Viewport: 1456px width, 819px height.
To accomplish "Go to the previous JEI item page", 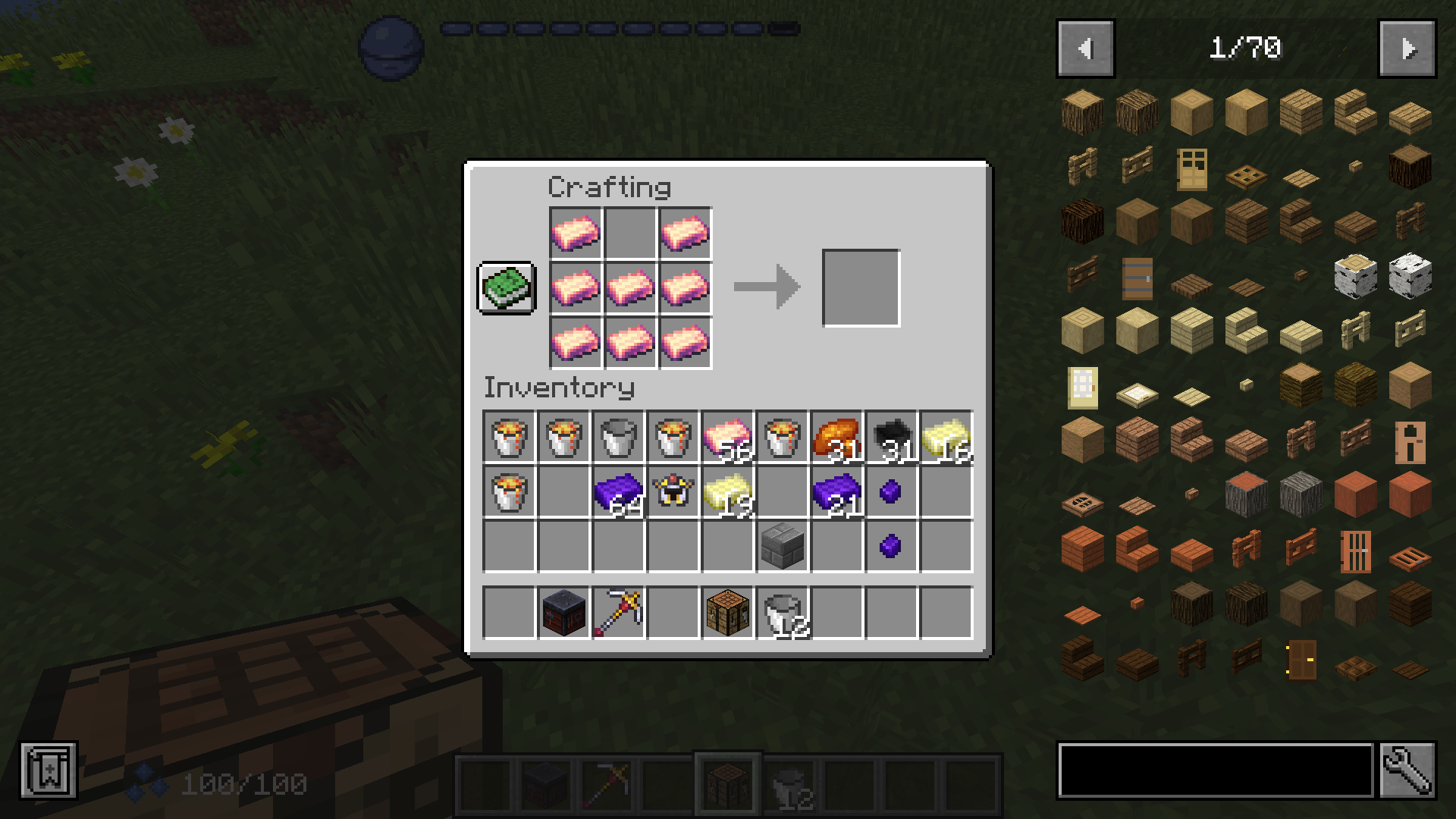I will coord(1085,48).
